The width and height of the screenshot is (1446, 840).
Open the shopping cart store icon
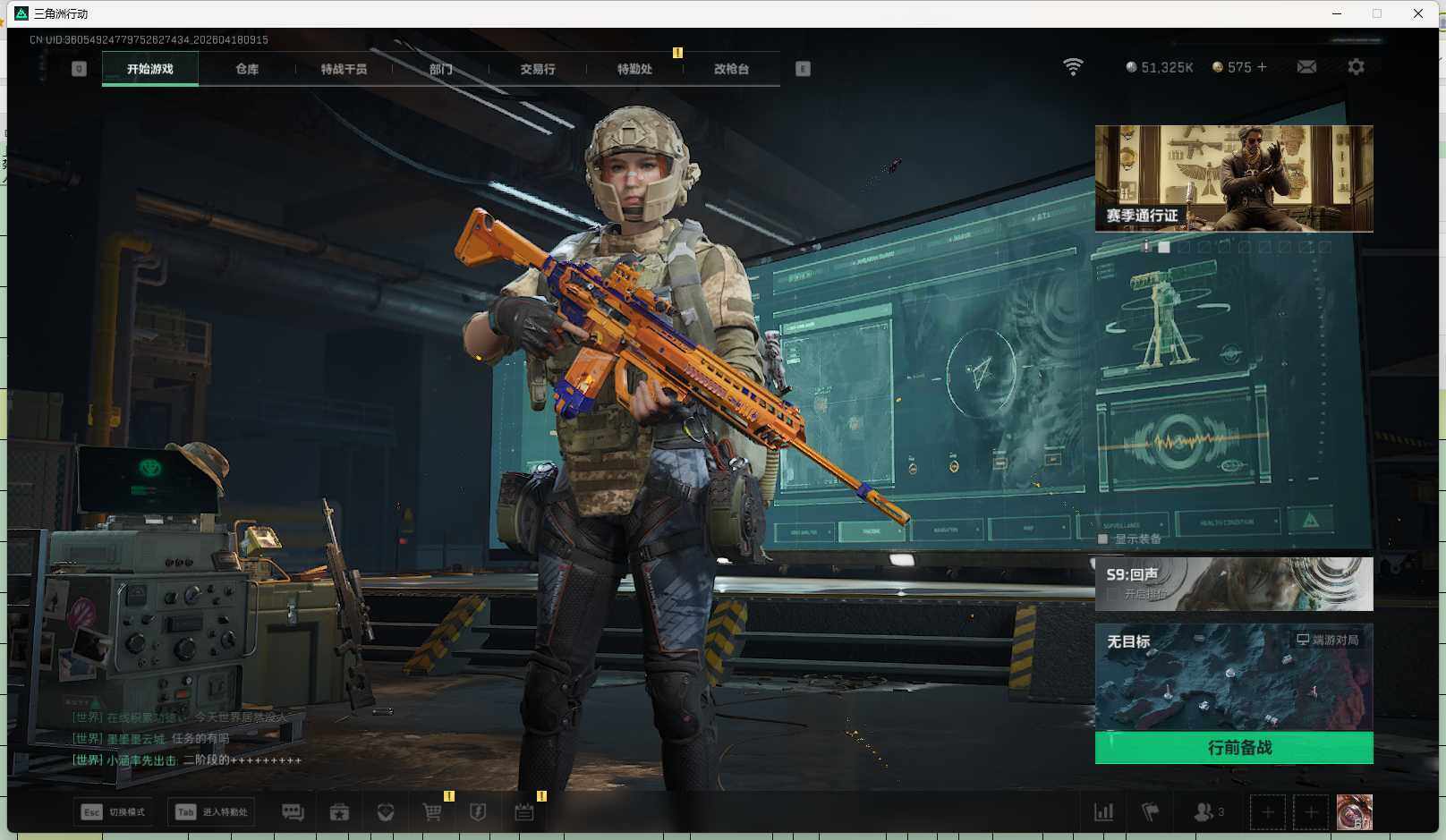(432, 812)
